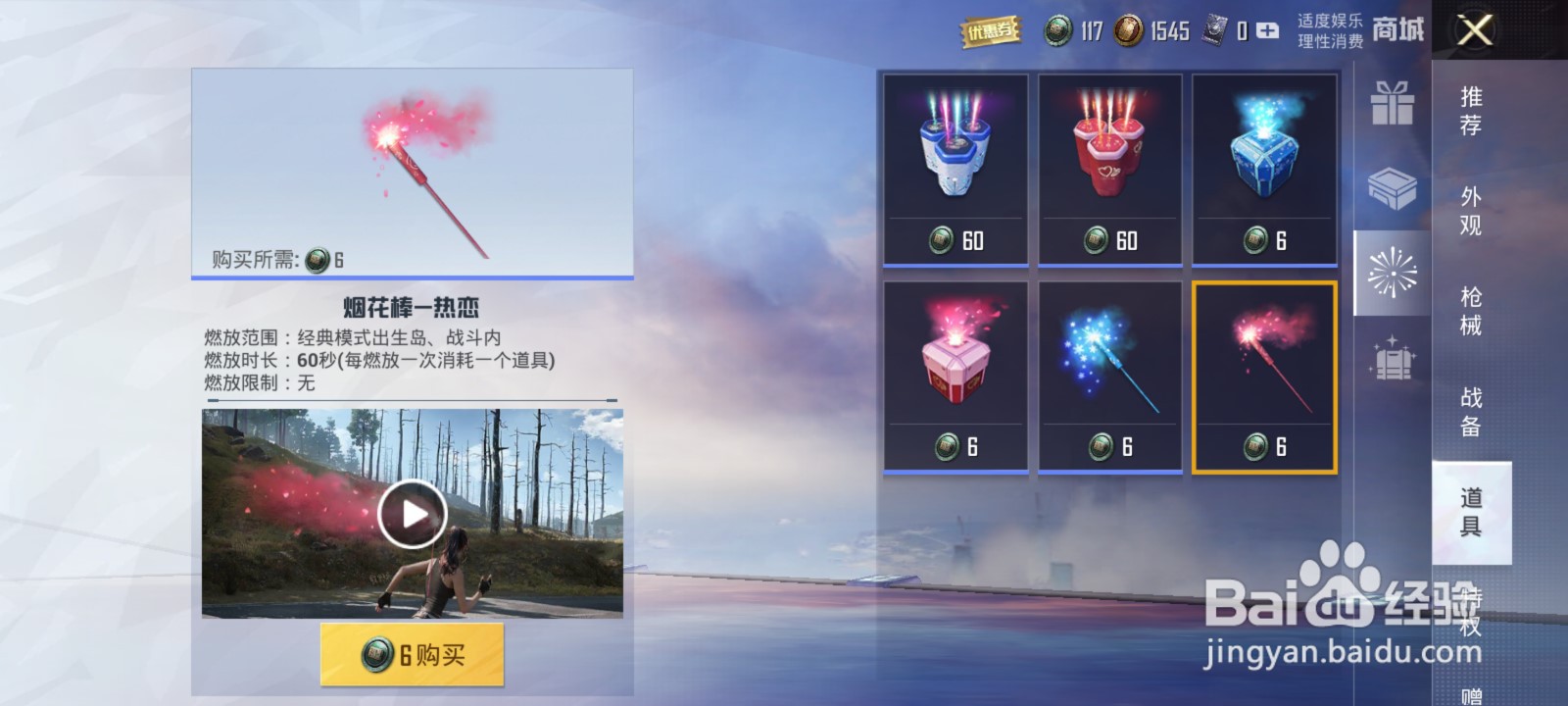Image resolution: width=1568 pixels, height=706 pixels.
Task: Open the treasure box category icon
Action: coord(1393,191)
